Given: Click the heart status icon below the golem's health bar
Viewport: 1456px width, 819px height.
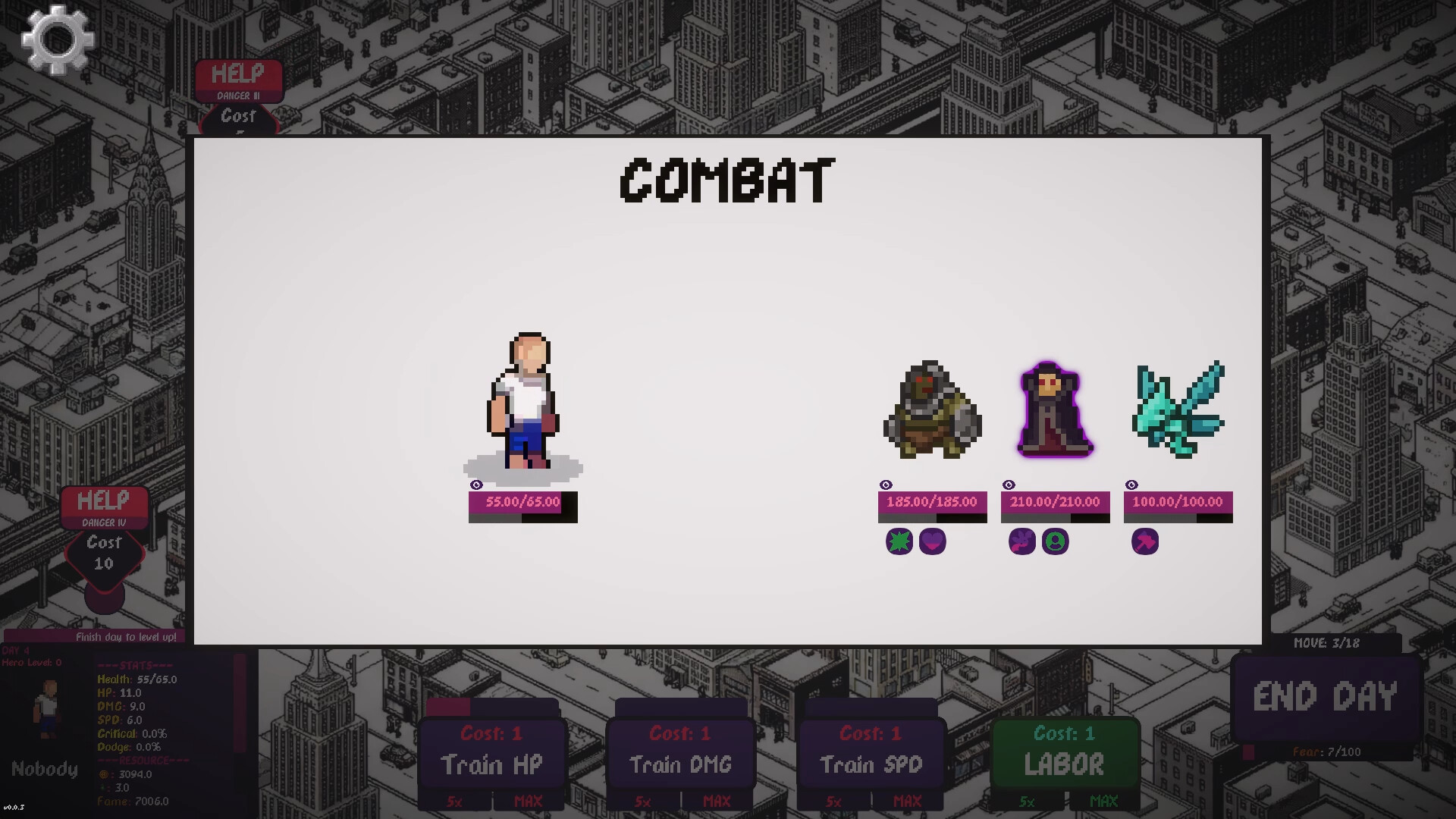Looking at the screenshot, I should click(x=932, y=541).
